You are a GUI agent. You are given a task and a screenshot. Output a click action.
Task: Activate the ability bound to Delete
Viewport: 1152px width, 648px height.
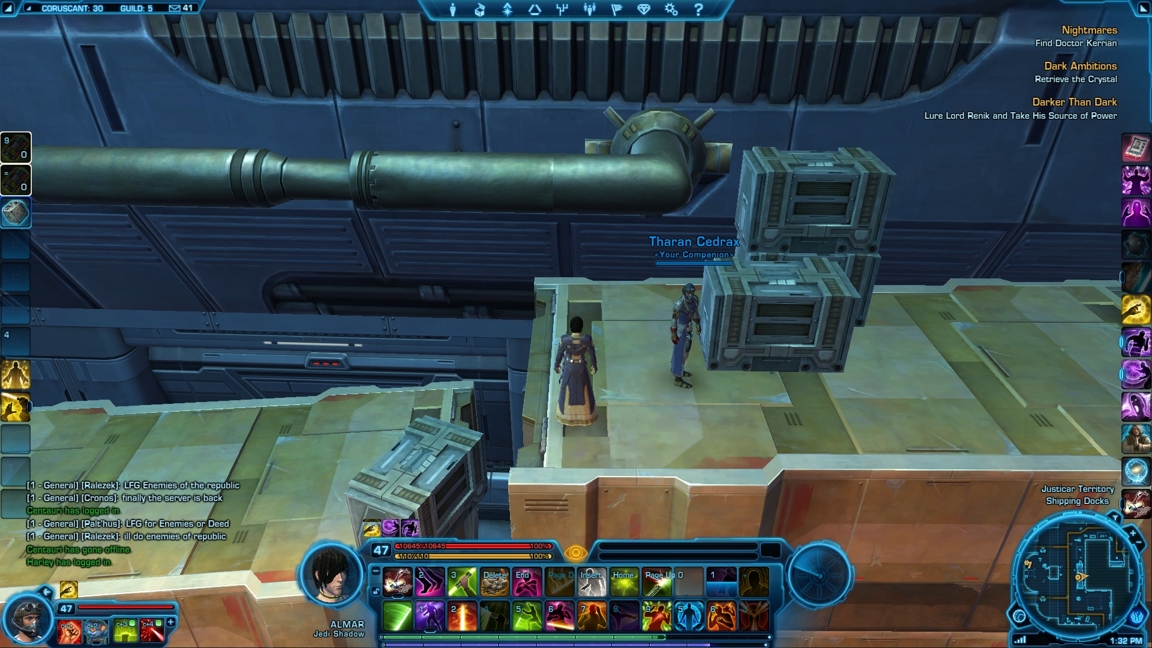(494, 581)
